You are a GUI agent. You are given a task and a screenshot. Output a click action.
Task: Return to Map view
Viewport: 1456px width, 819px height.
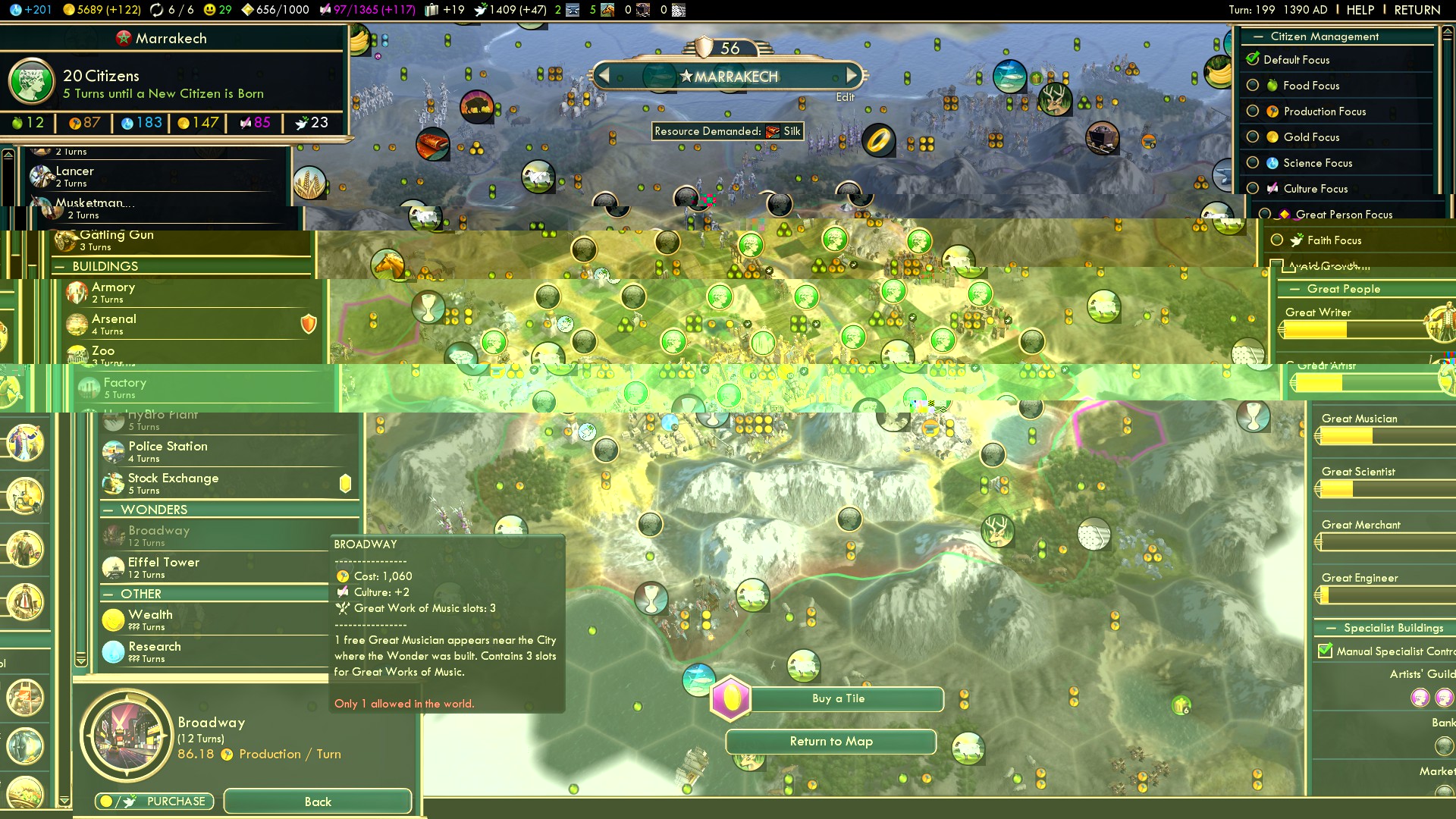coord(831,742)
